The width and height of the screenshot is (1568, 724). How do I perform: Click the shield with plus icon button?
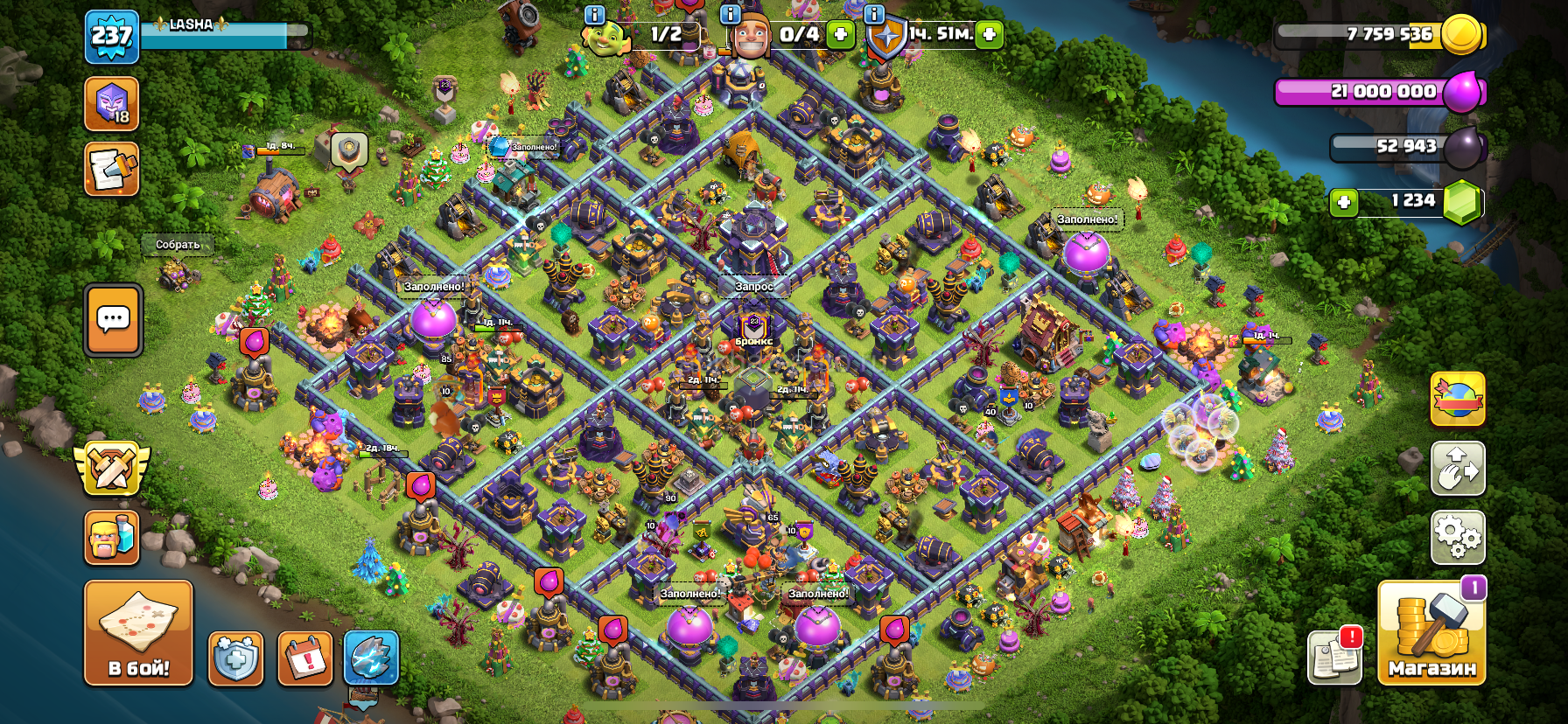235,658
